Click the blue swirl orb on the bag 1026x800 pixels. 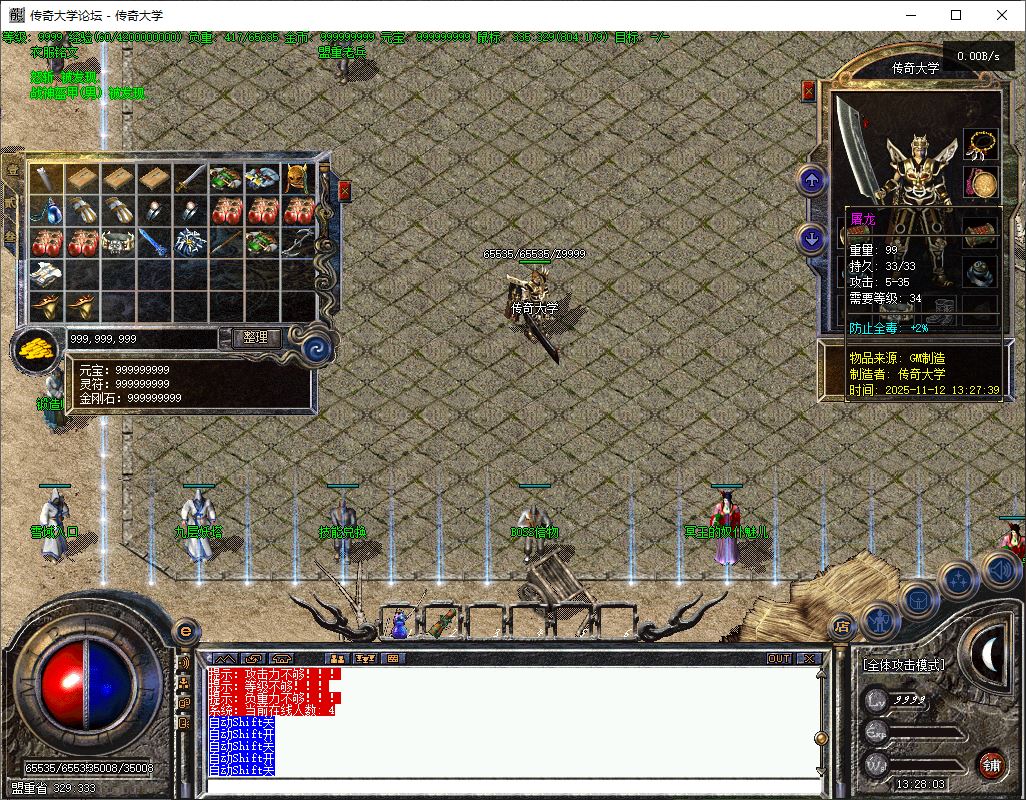point(318,349)
